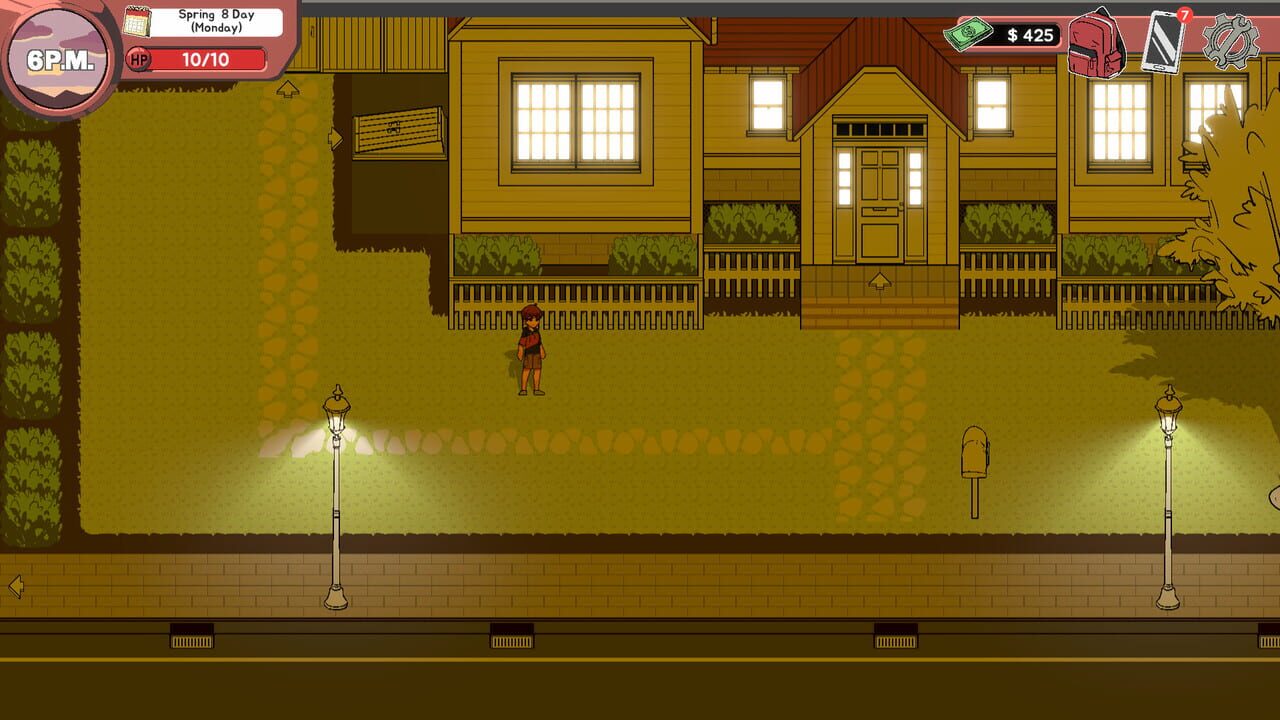Click the 6P.M. clock emblem

point(57,57)
